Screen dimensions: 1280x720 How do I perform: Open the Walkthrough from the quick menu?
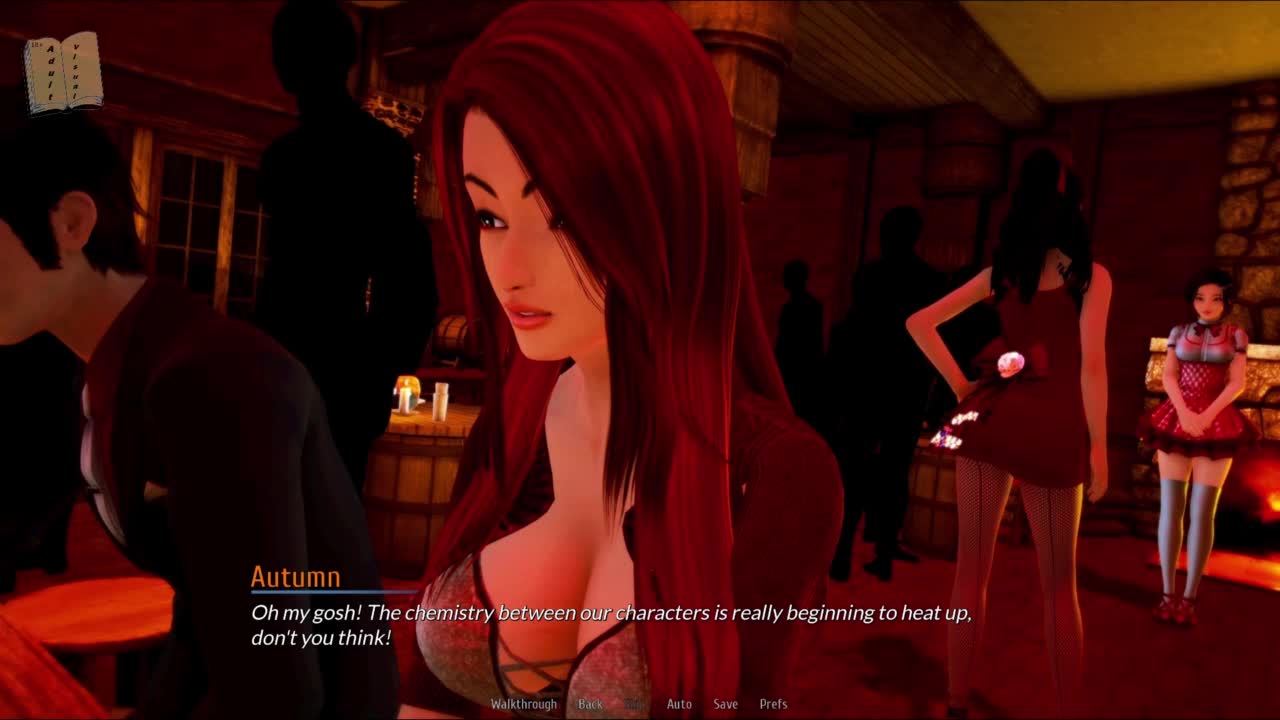523,704
